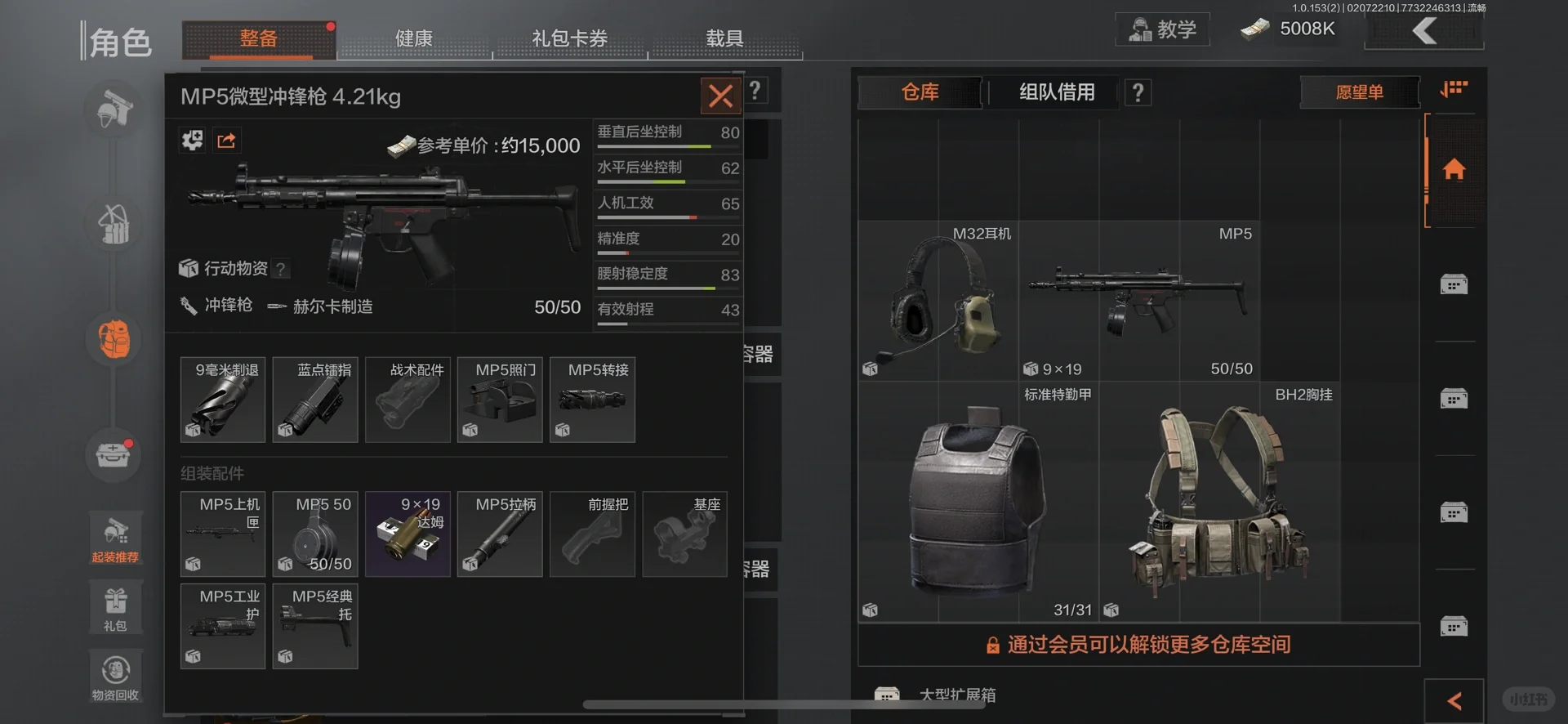Image resolution: width=1568 pixels, height=724 pixels.
Task: Open 物资回收 item recycling
Action: 115,676
